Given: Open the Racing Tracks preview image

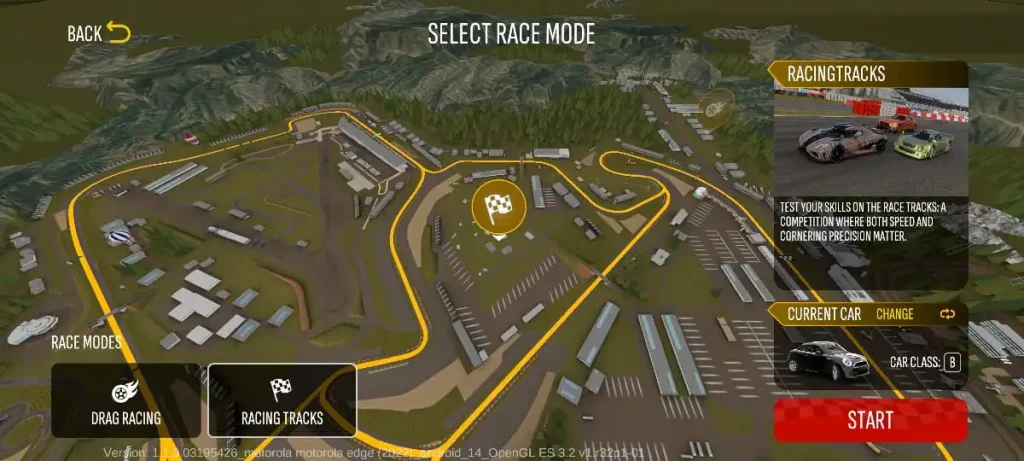Looking at the screenshot, I should (x=870, y=139).
